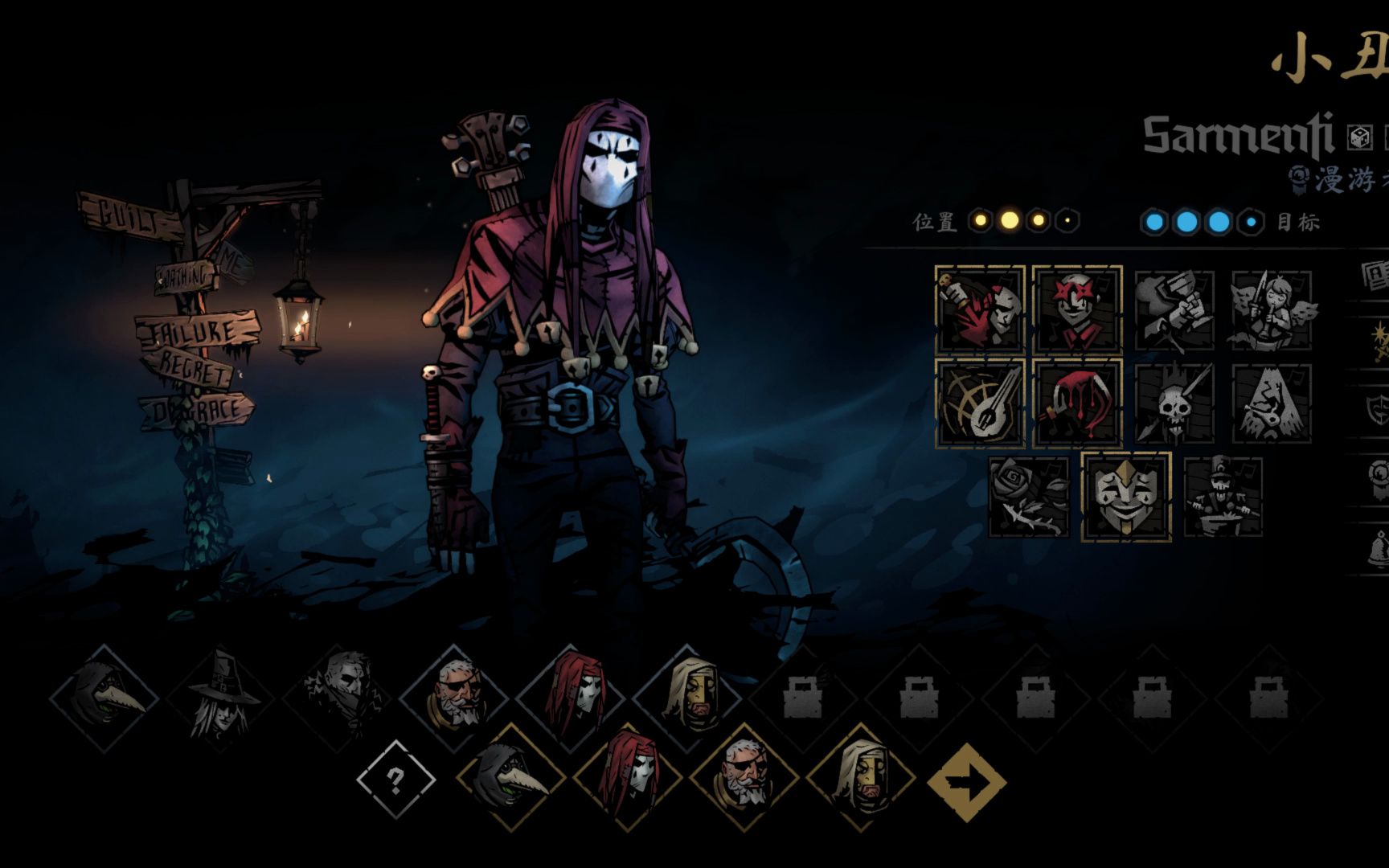The height and width of the screenshot is (868, 1389).
Task: Pick the gold-framed Leper party slot
Action: pyautogui.click(x=860, y=778)
